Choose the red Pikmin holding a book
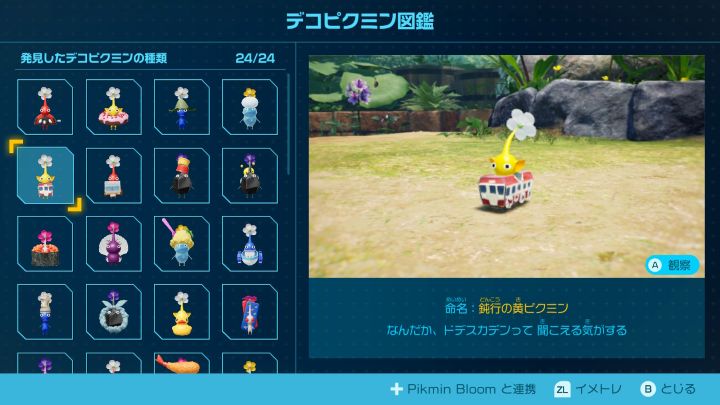The height and width of the screenshot is (405, 720). click(x=113, y=176)
